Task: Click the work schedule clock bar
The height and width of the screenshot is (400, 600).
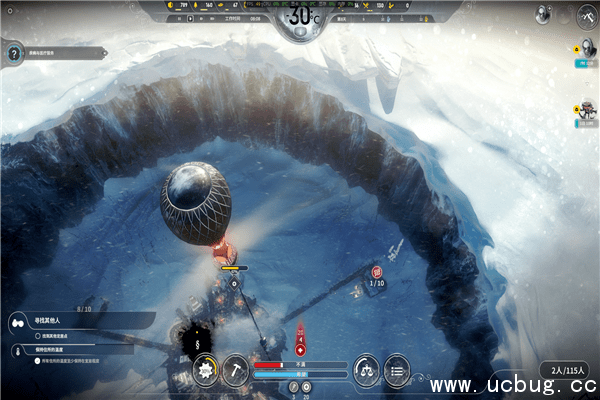Action: pos(238,17)
